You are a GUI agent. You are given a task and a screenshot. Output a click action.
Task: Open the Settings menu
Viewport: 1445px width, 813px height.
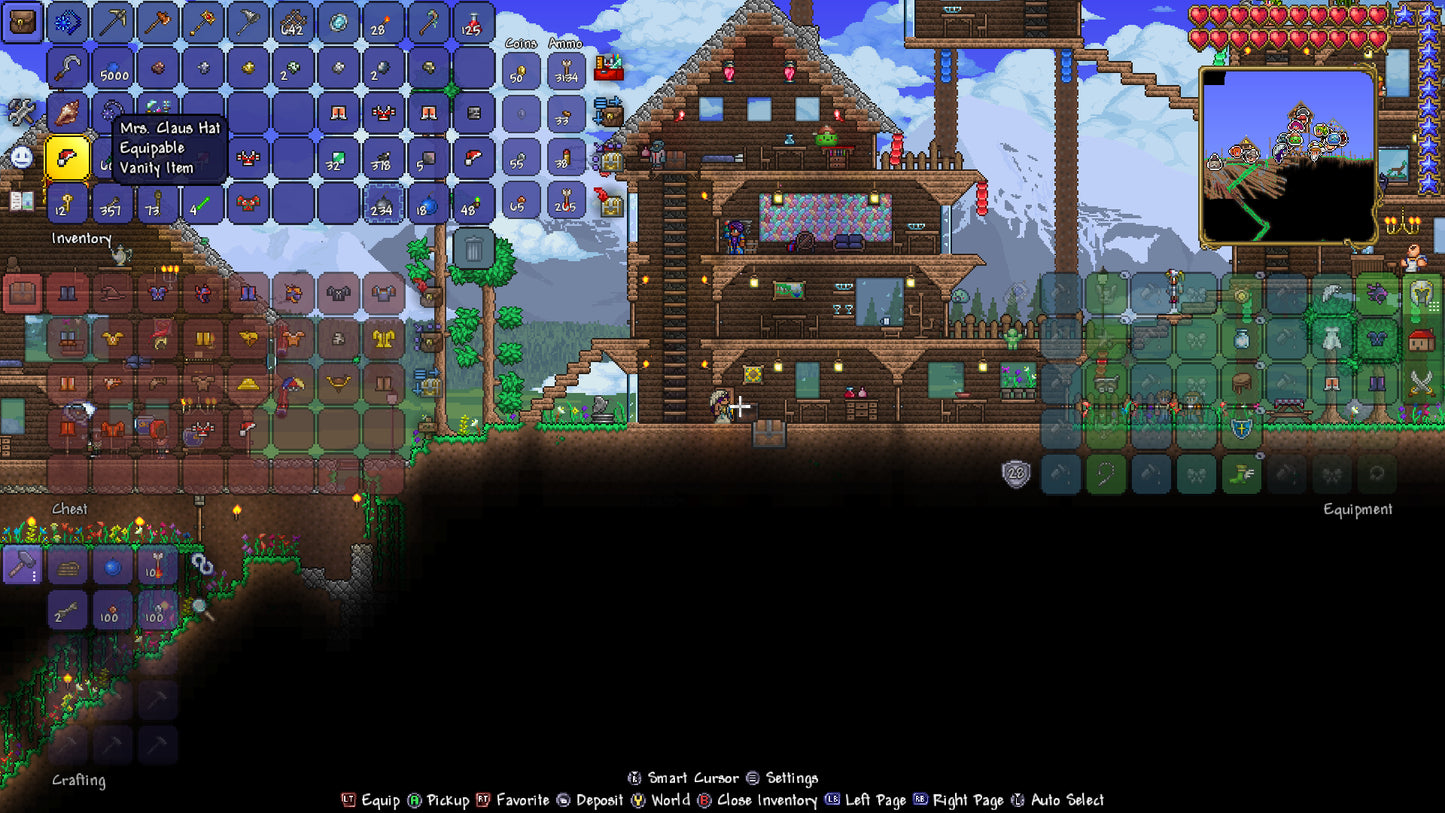click(789, 777)
